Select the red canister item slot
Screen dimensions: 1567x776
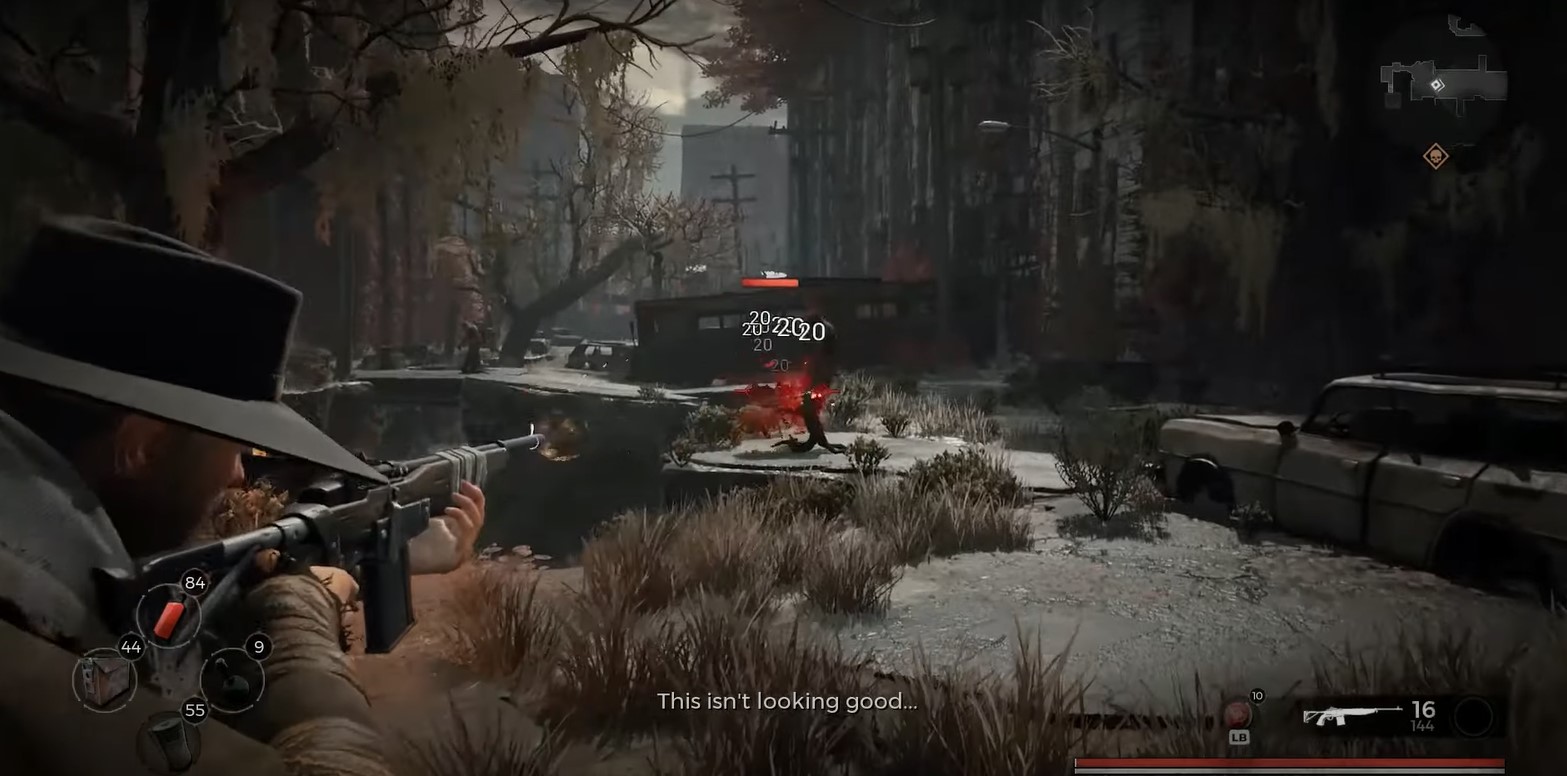(168, 617)
